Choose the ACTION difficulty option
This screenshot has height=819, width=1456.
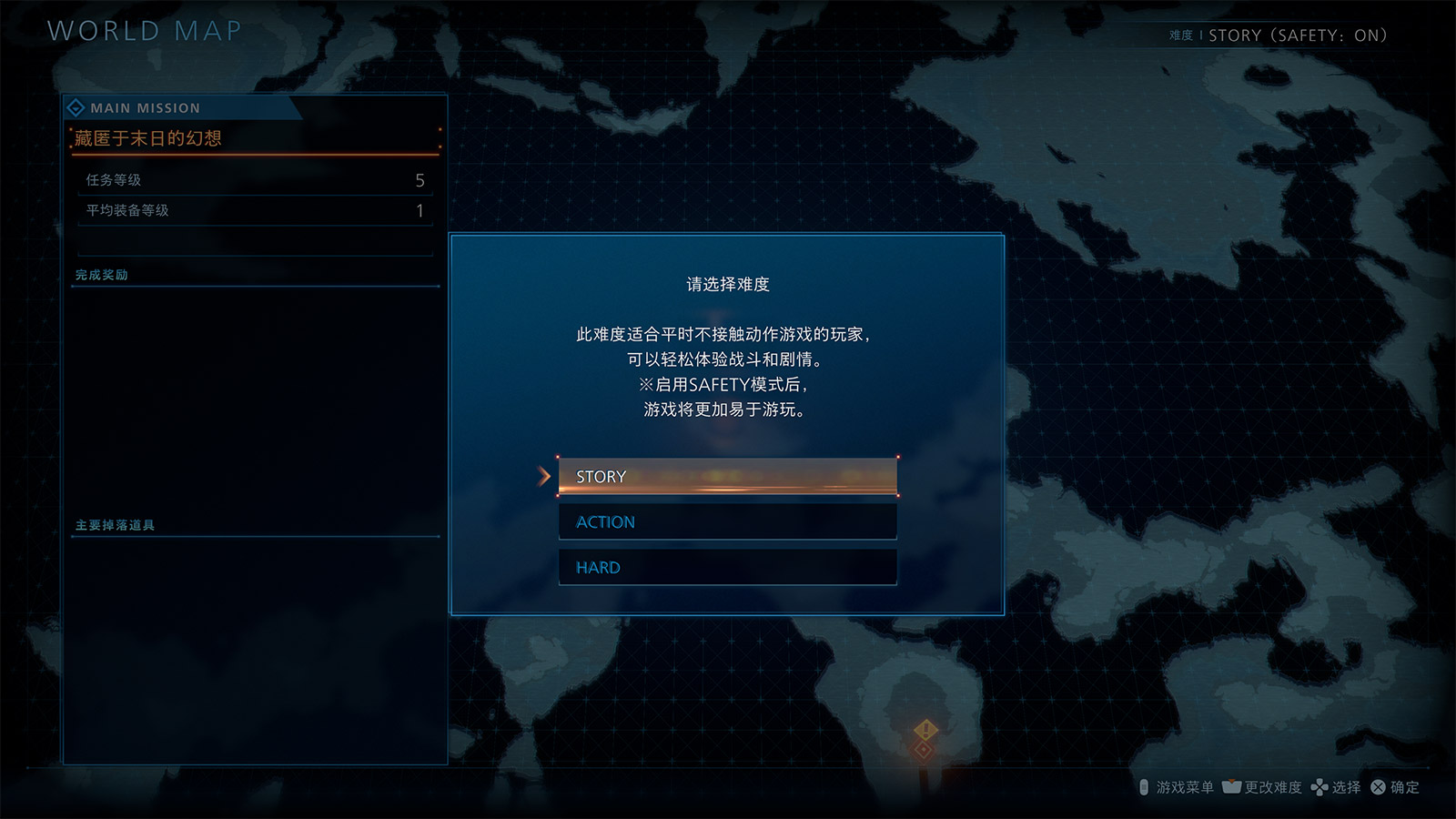tap(727, 522)
